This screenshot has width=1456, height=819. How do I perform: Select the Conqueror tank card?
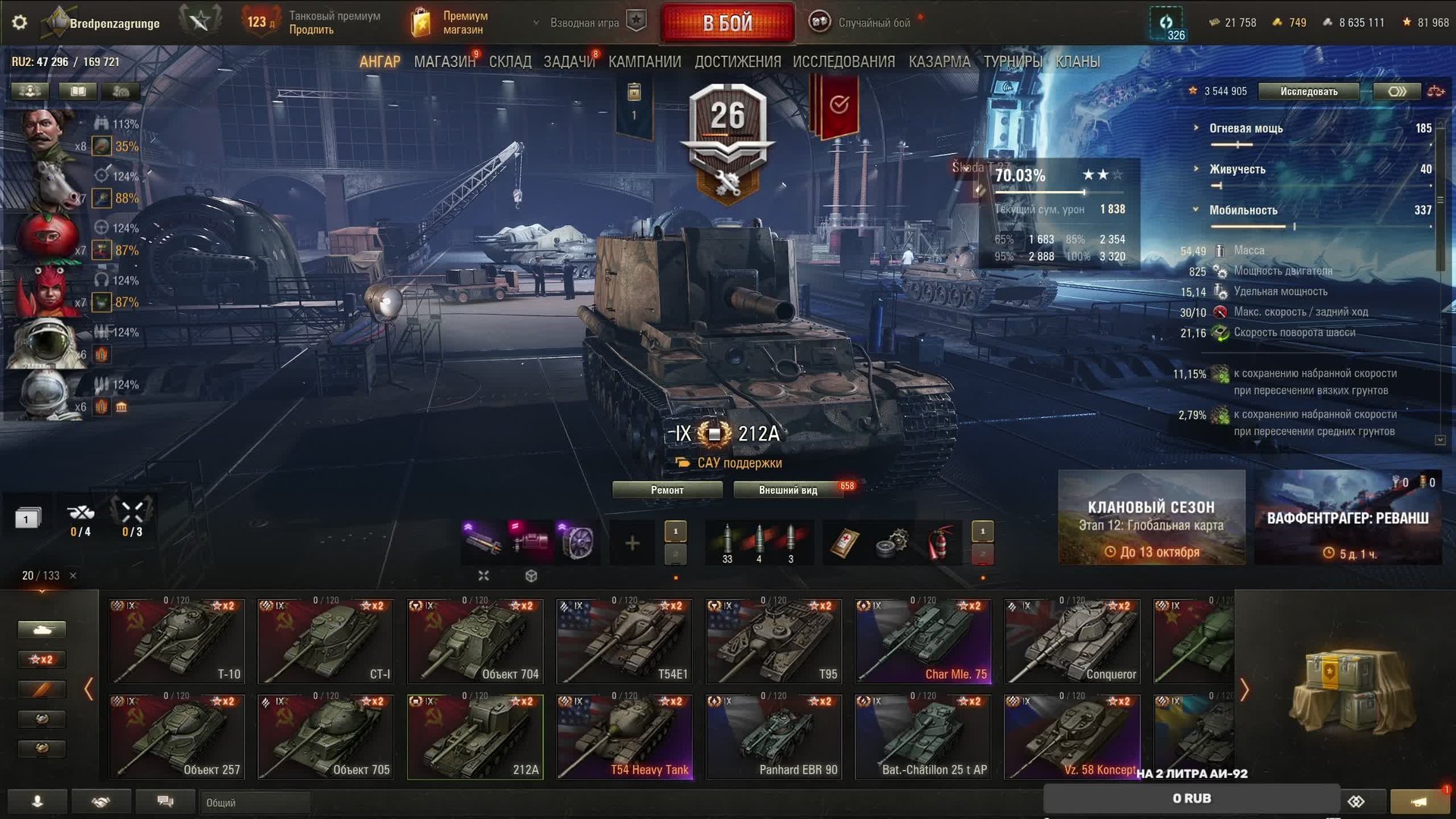click(1072, 641)
